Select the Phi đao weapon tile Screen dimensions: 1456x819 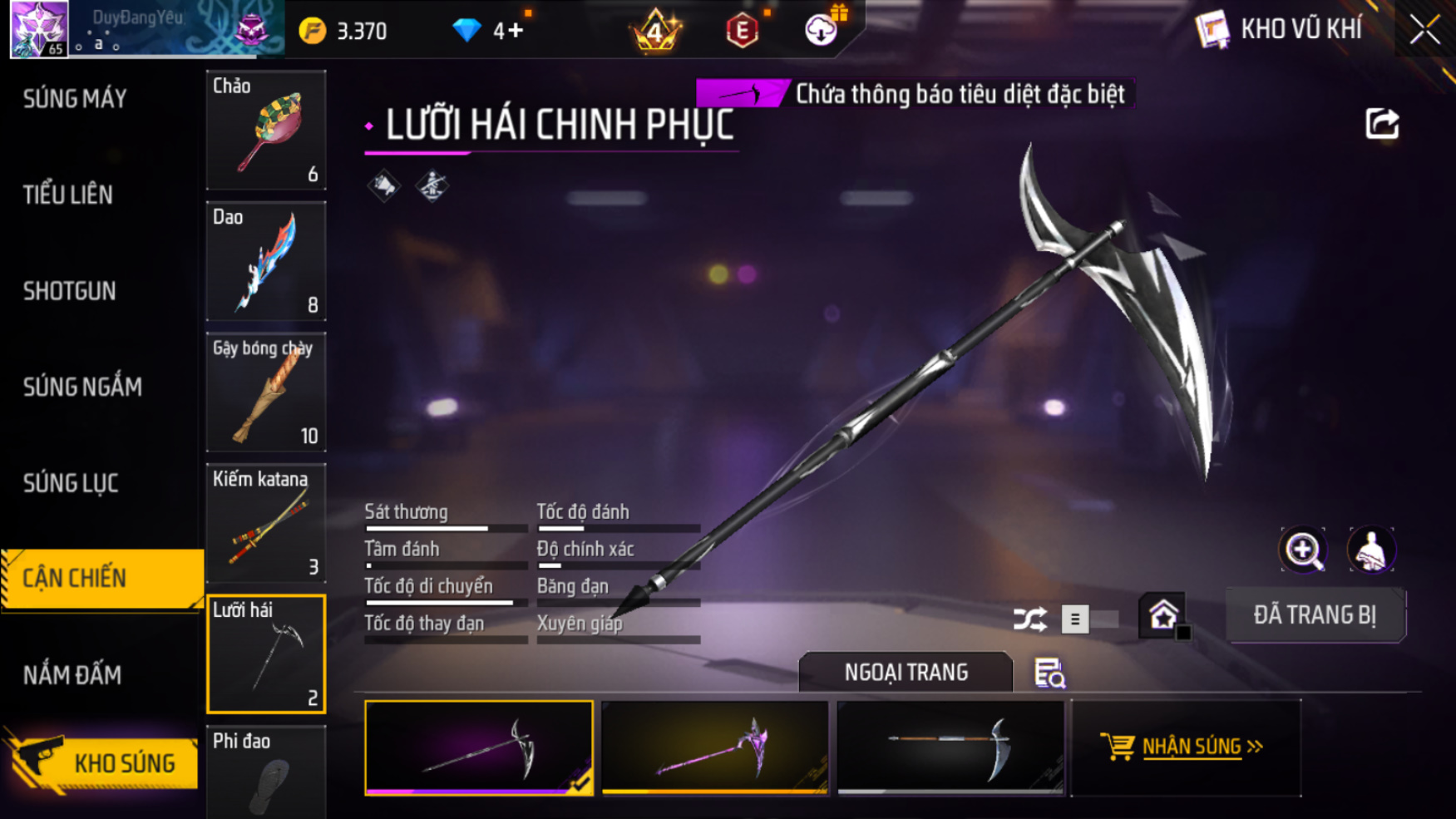266,773
